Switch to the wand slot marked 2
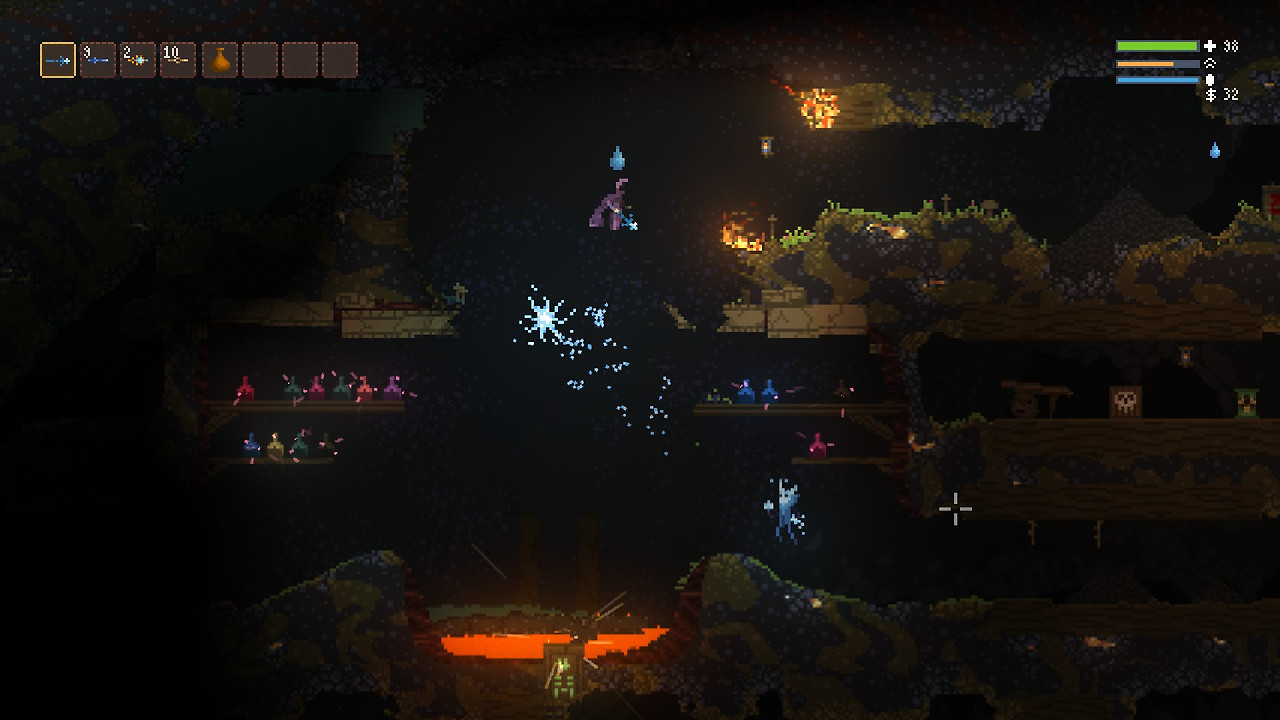Screen dimensions: 1280x720 coord(138,60)
